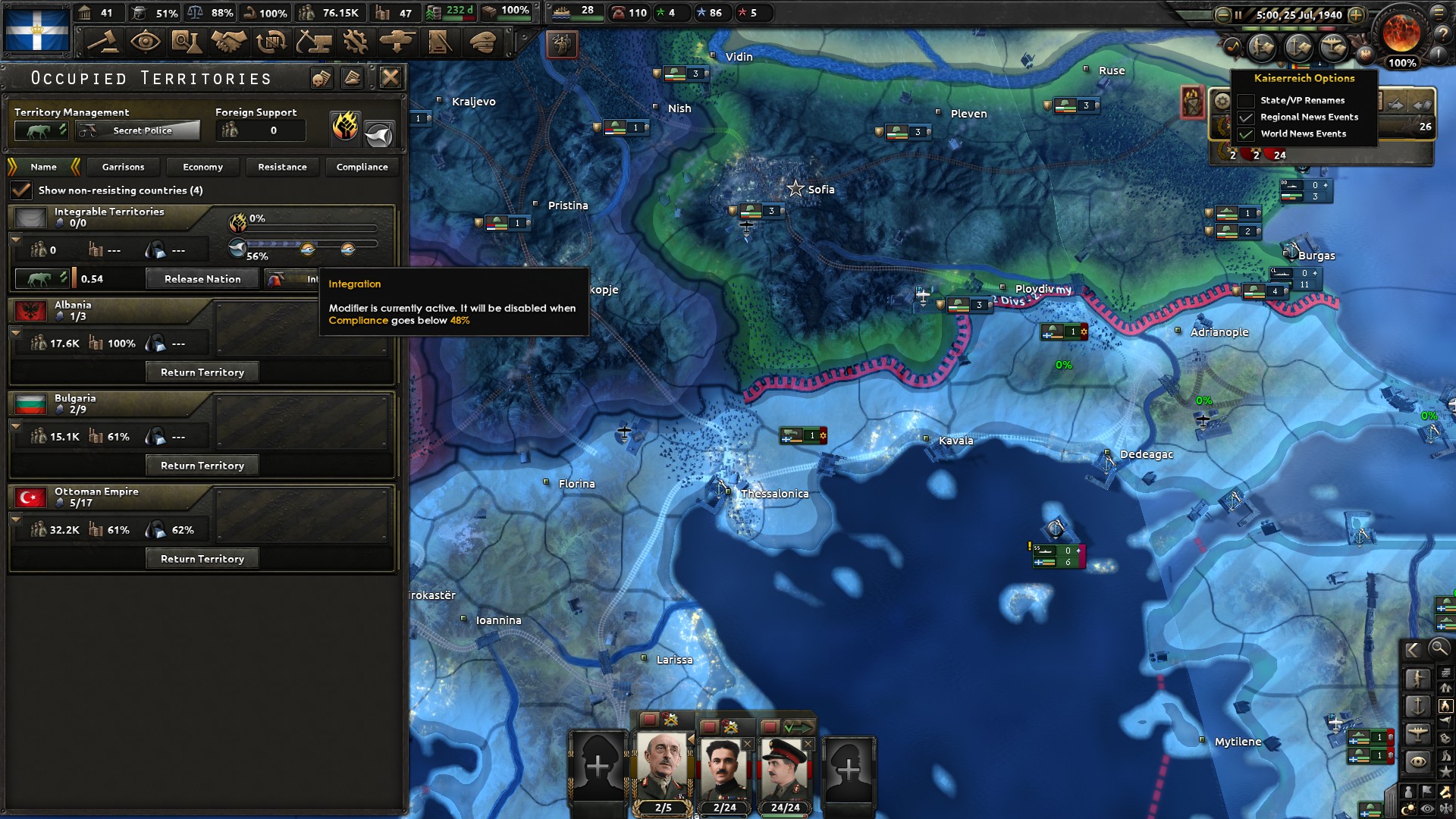Click the Release Nation button

click(202, 278)
